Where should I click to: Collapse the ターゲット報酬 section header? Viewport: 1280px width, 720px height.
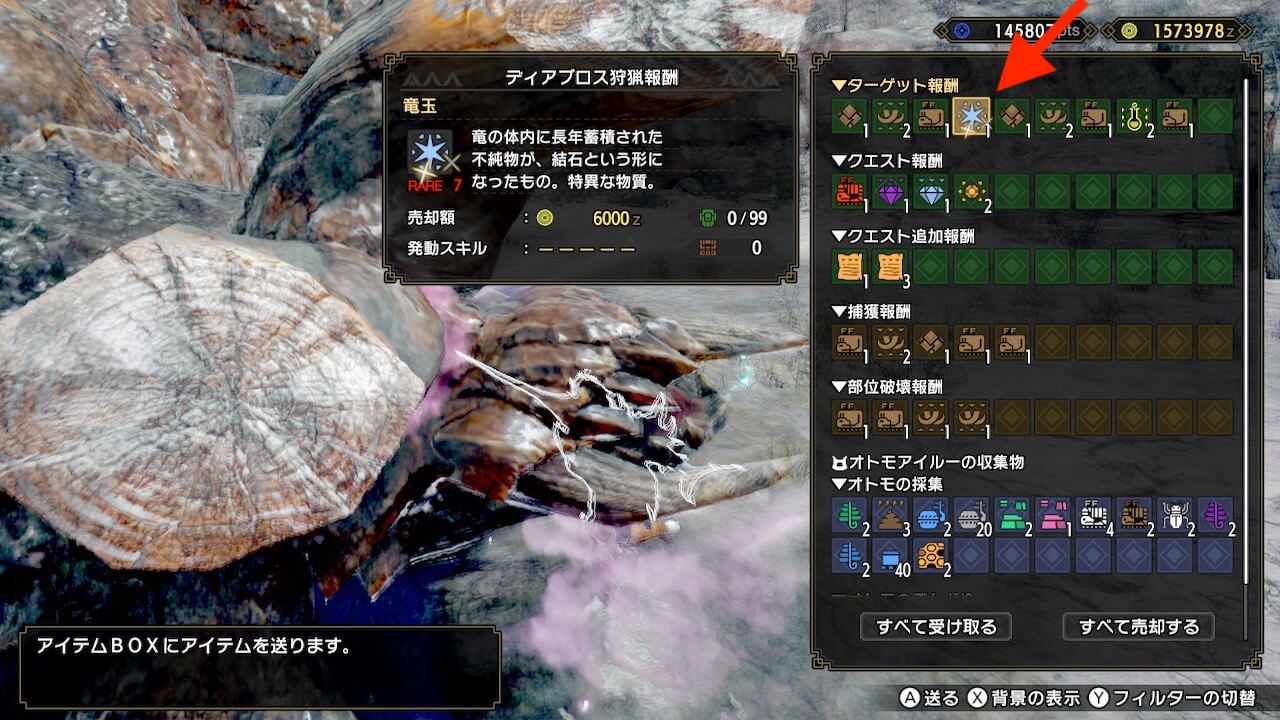tap(887, 86)
